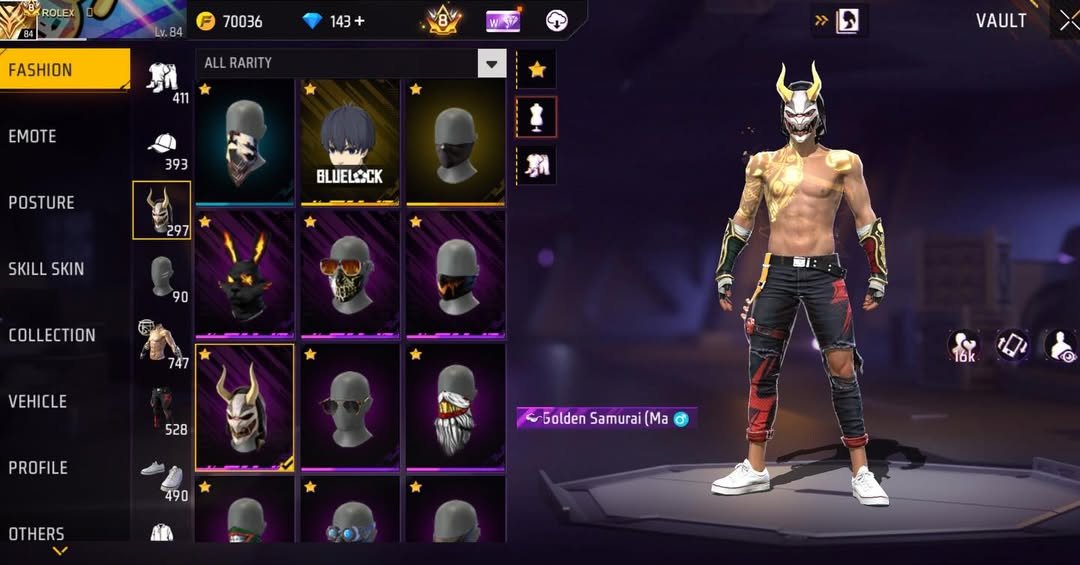This screenshot has width=1080, height=565.
Task: Select the white beard with red bandana mask
Action: [455, 406]
